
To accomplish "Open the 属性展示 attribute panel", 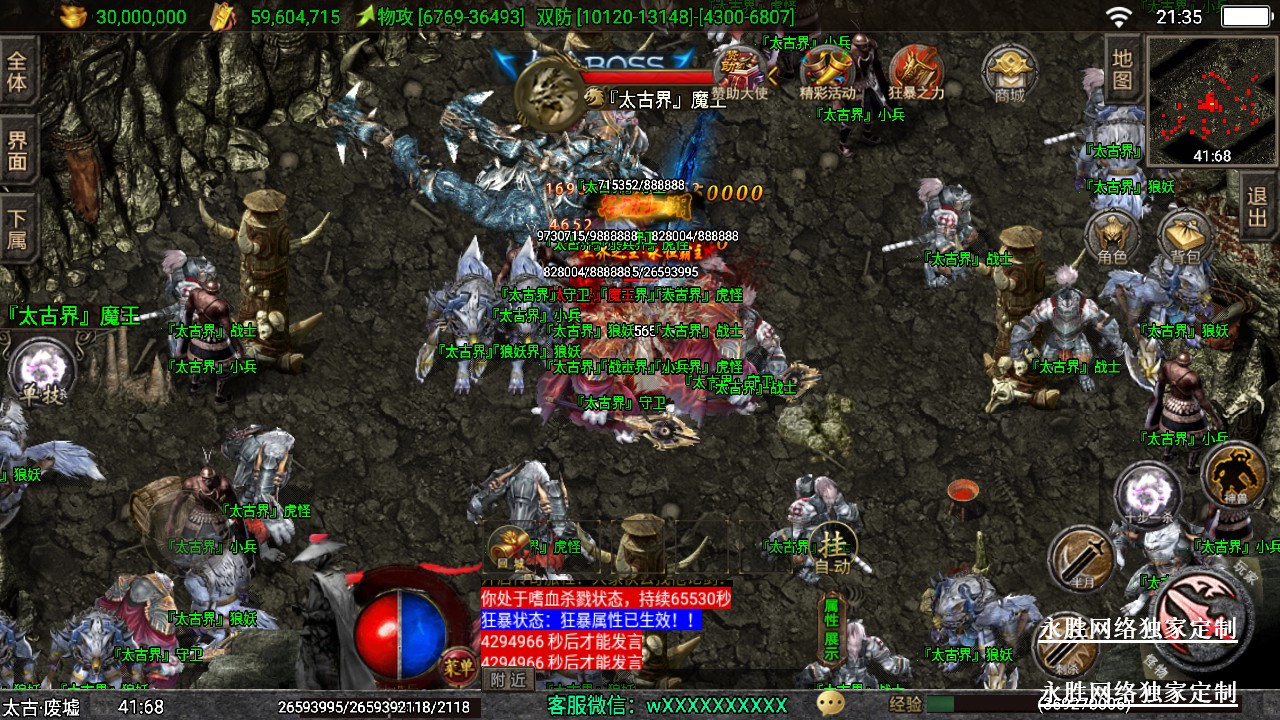I will (x=831, y=628).
